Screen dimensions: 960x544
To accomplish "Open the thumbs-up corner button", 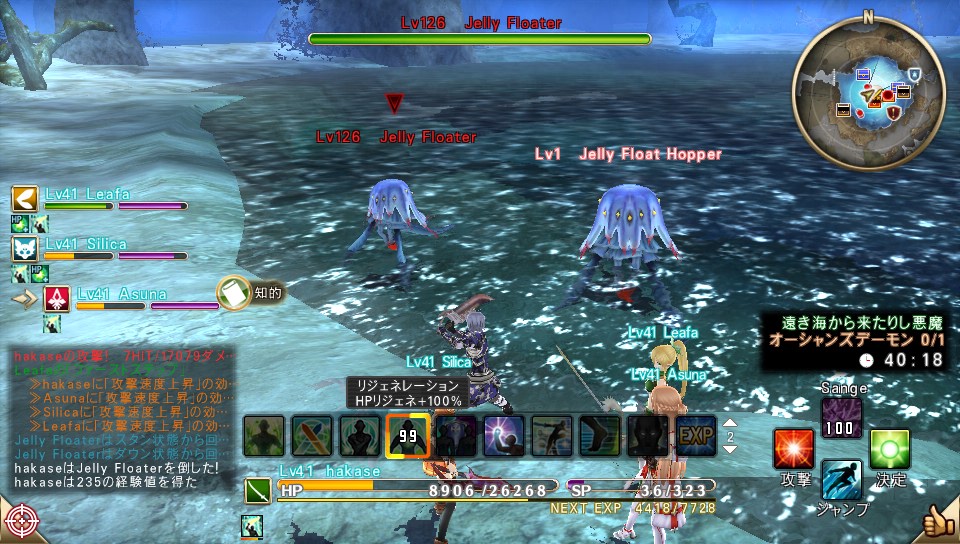I will coord(937,522).
